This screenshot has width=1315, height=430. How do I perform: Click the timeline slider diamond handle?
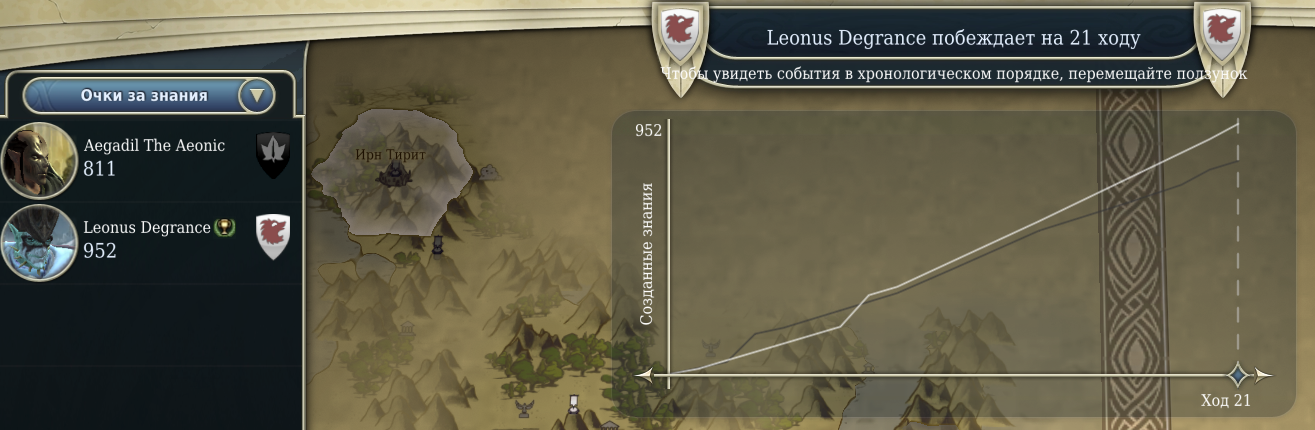pyautogui.click(x=1238, y=375)
